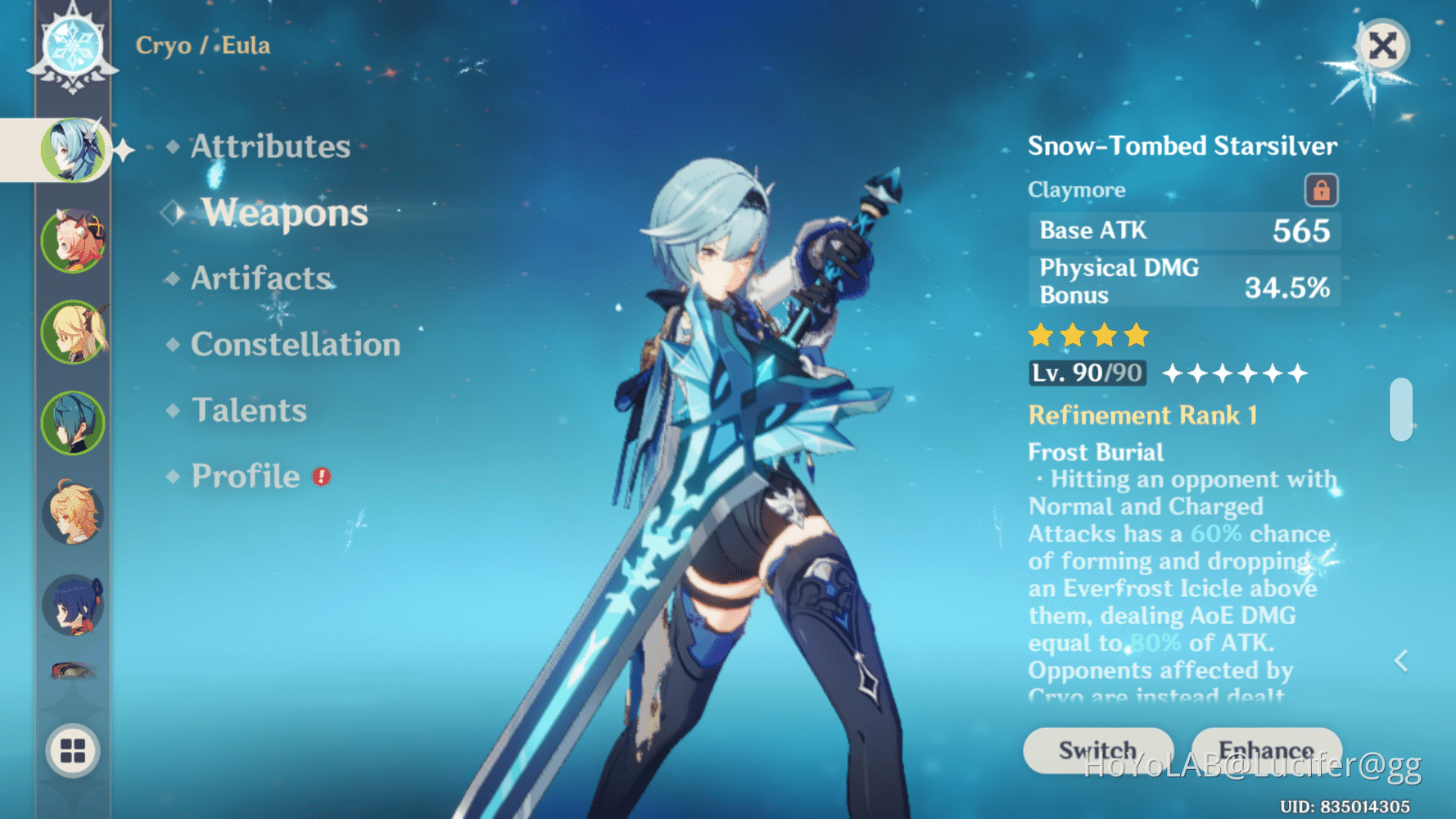1456x819 pixels.
Task: Expand the Artifacts section
Action: [x=259, y=278]
